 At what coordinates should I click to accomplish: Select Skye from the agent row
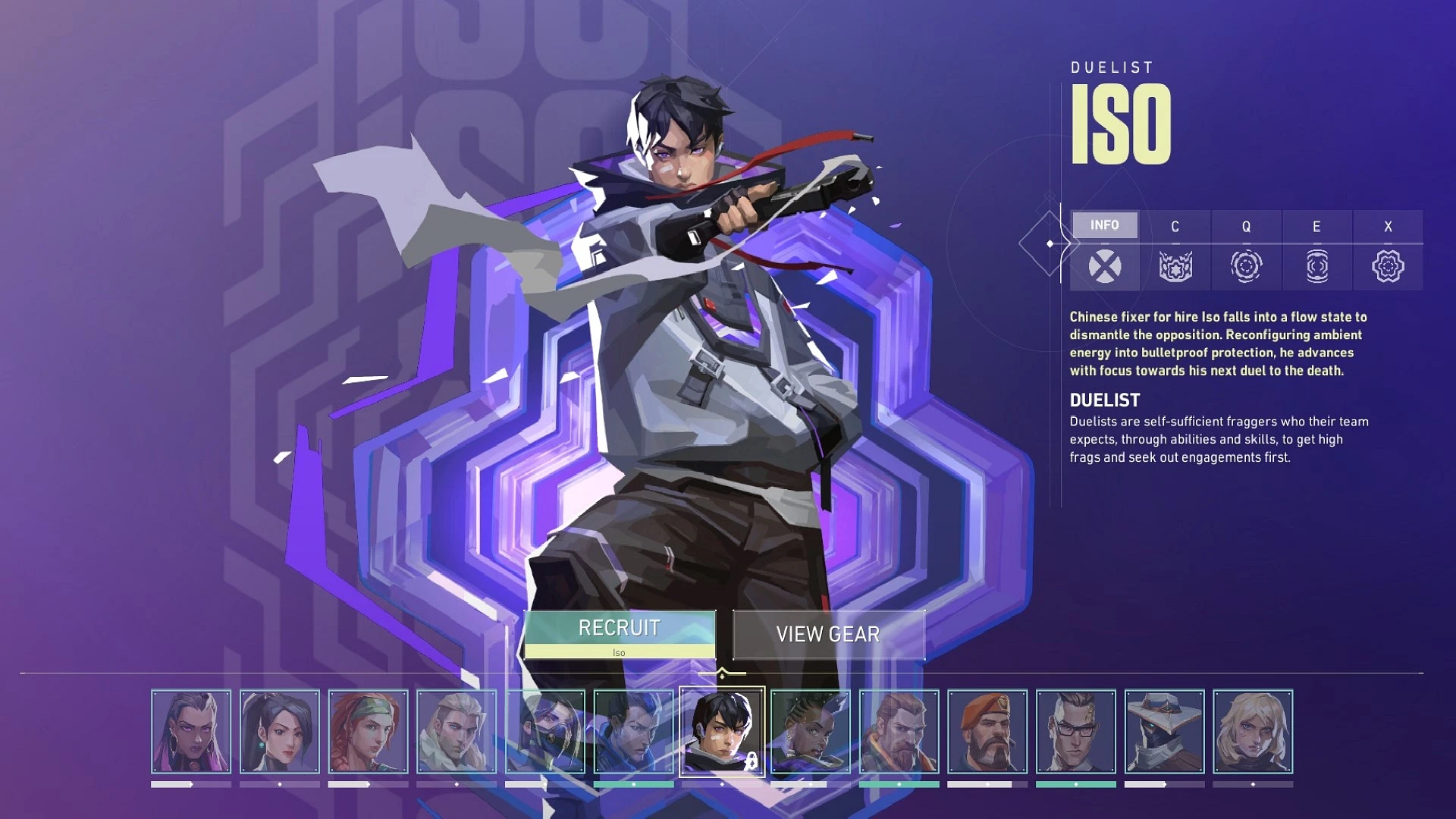coord(368,731)
